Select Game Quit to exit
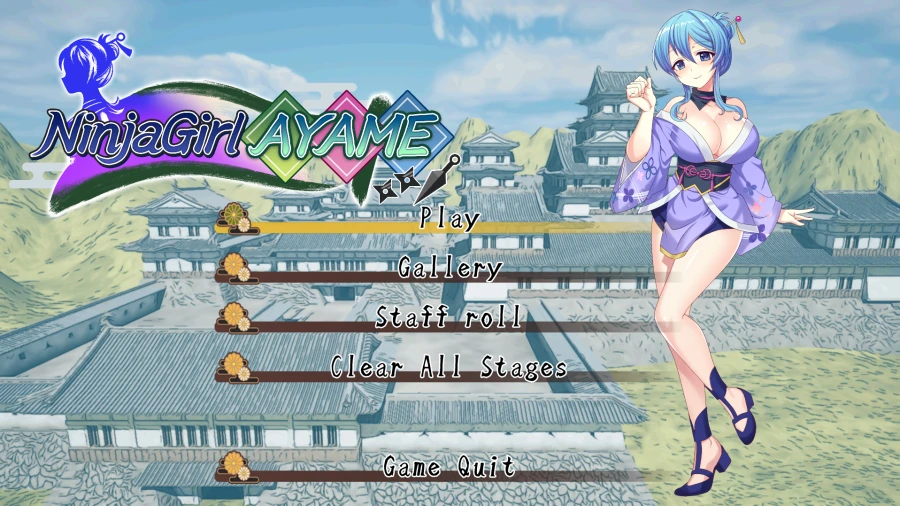Image resolution: width=900 pixels, height=506 pixels. [449, 467]
